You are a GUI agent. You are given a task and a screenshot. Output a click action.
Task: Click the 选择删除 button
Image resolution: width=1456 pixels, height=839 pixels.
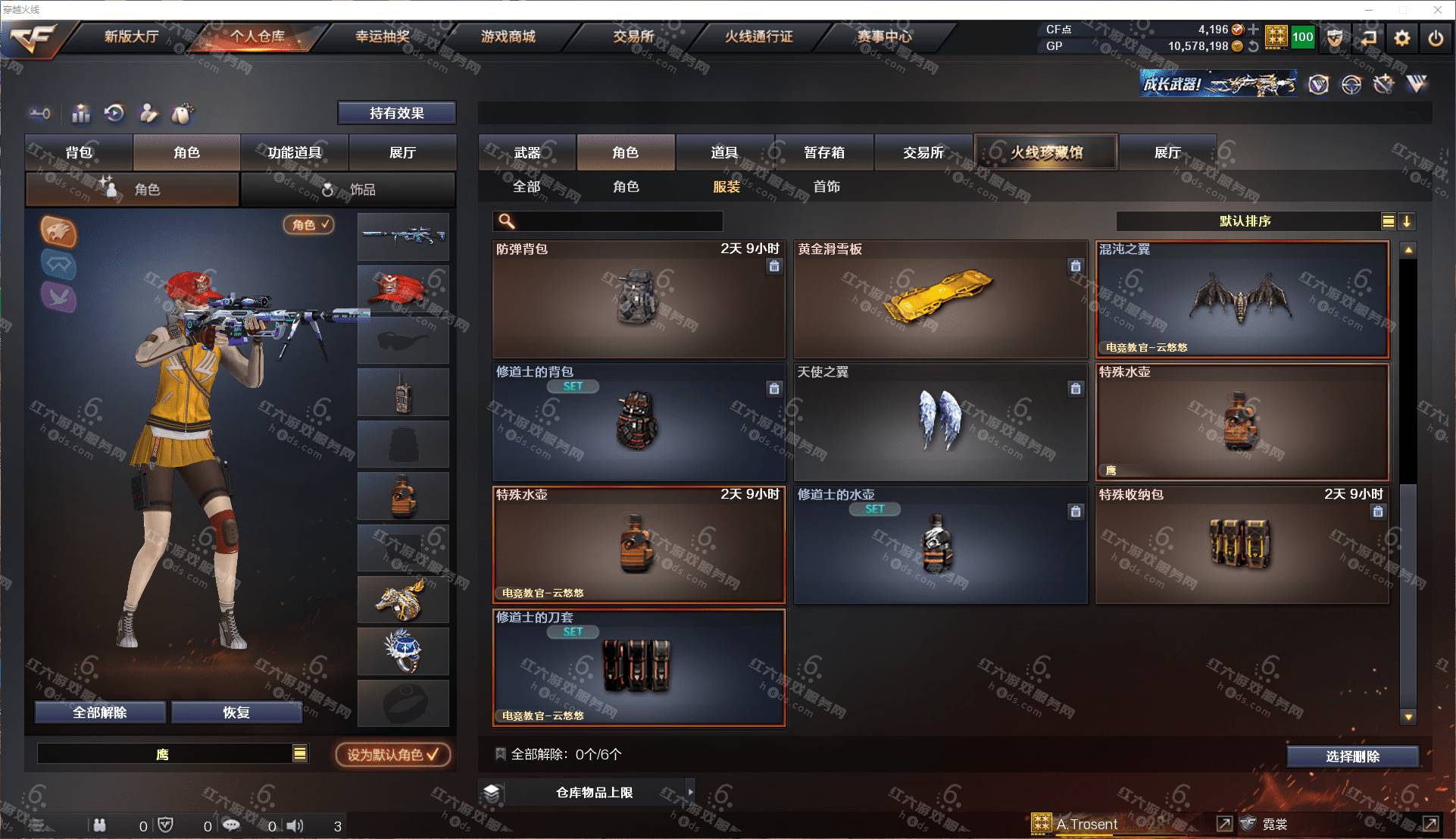pyautogui.click(x=1352, y=756)
